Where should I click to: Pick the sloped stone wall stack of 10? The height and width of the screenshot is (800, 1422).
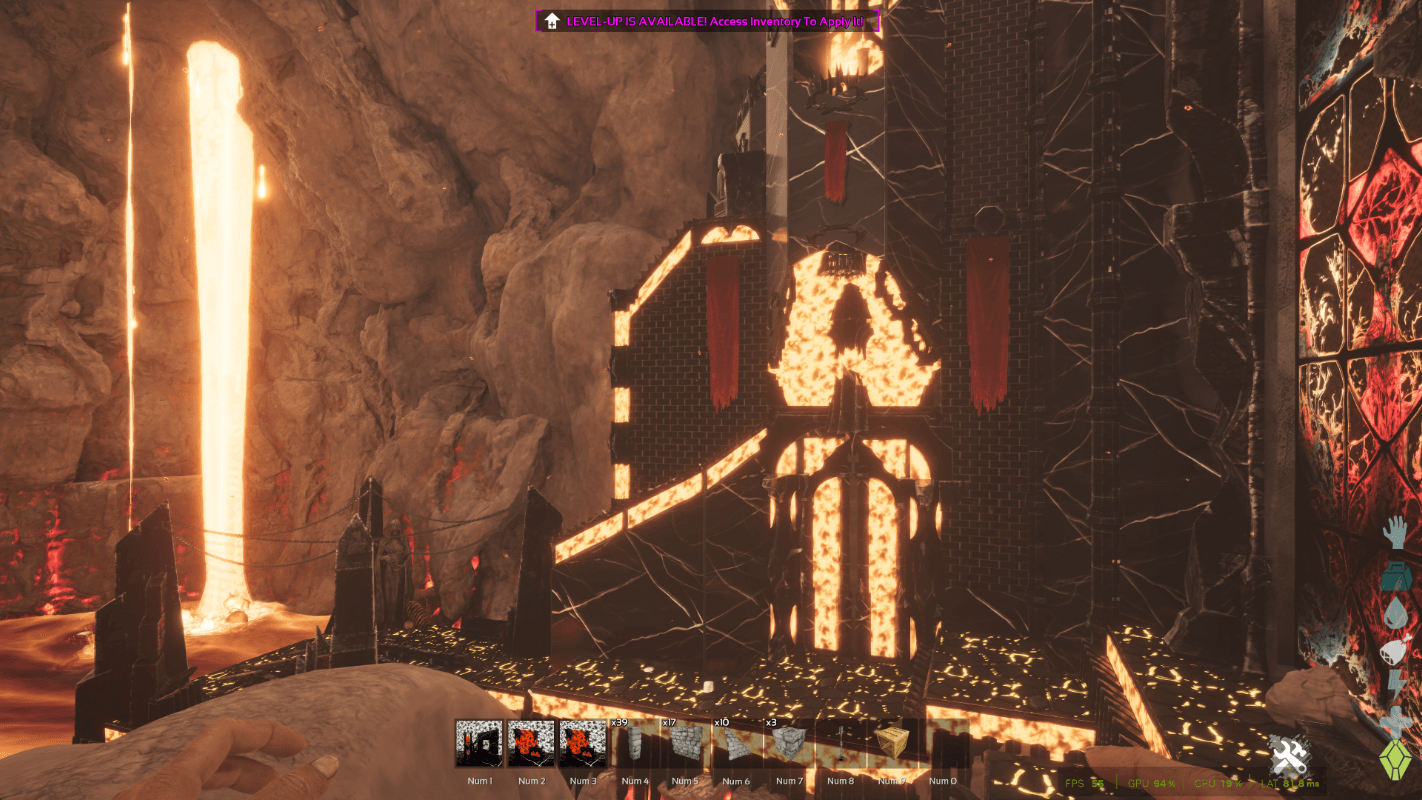tap(736, 744)
